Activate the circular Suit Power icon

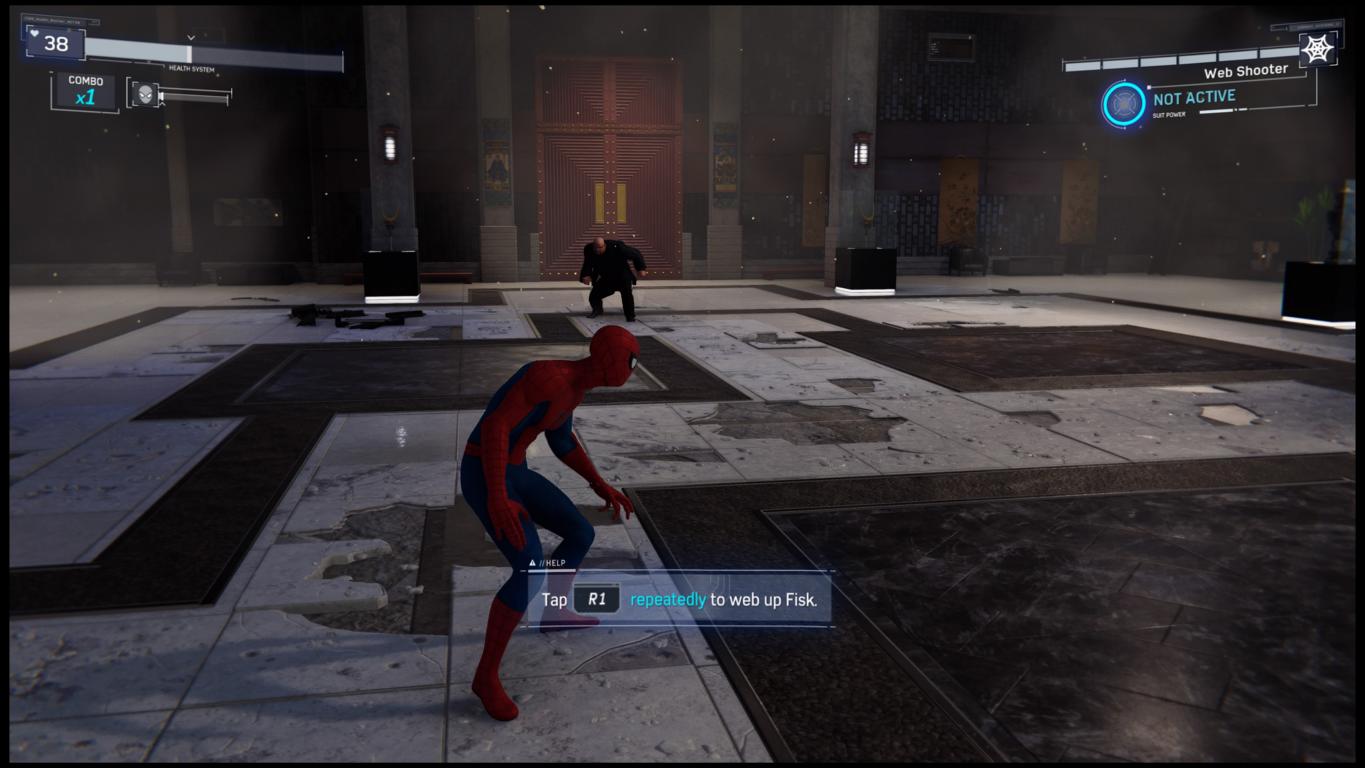pyautogui.click(x=1124, y=104)
